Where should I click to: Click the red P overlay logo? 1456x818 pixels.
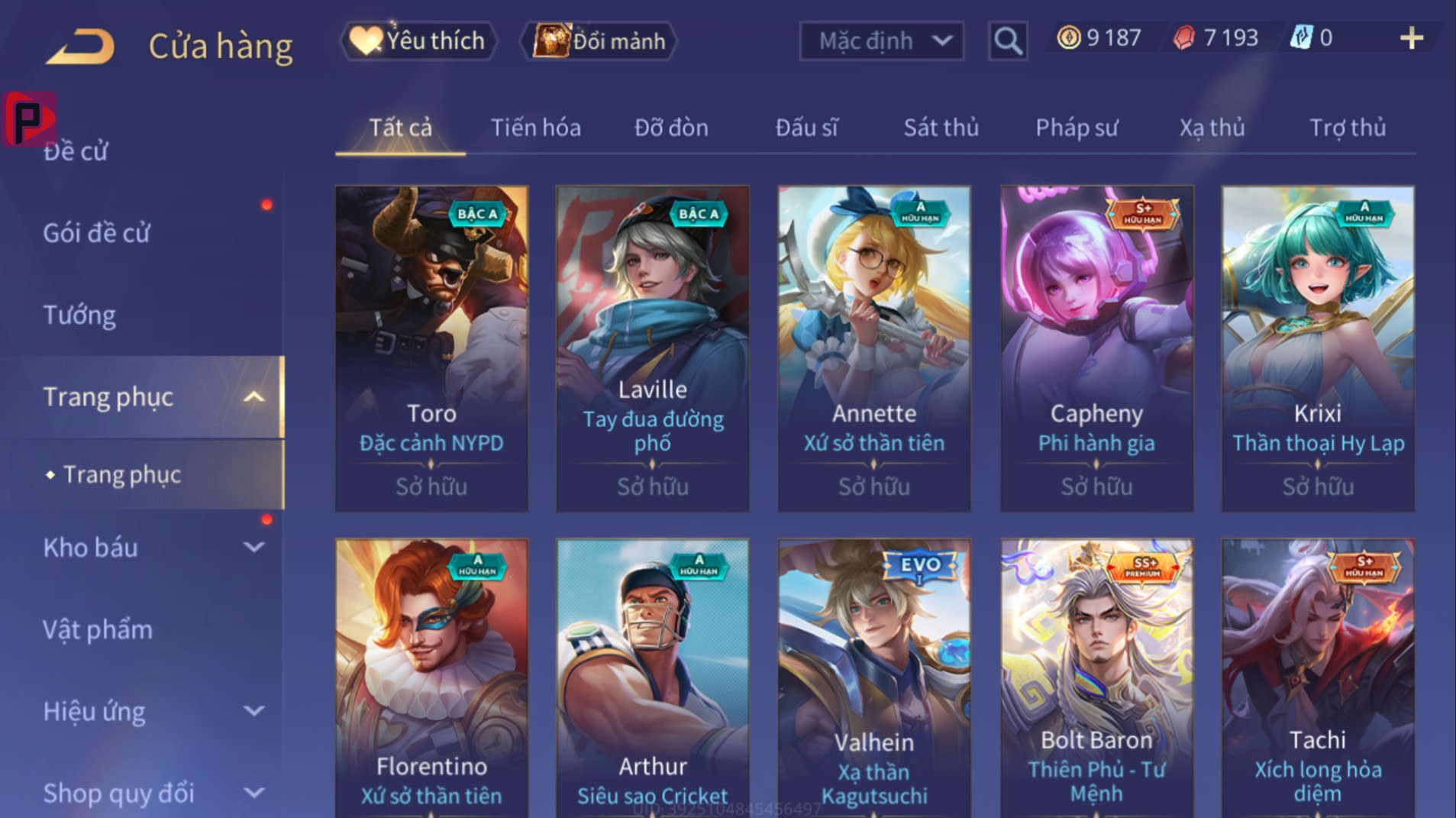tap(29, 119)
